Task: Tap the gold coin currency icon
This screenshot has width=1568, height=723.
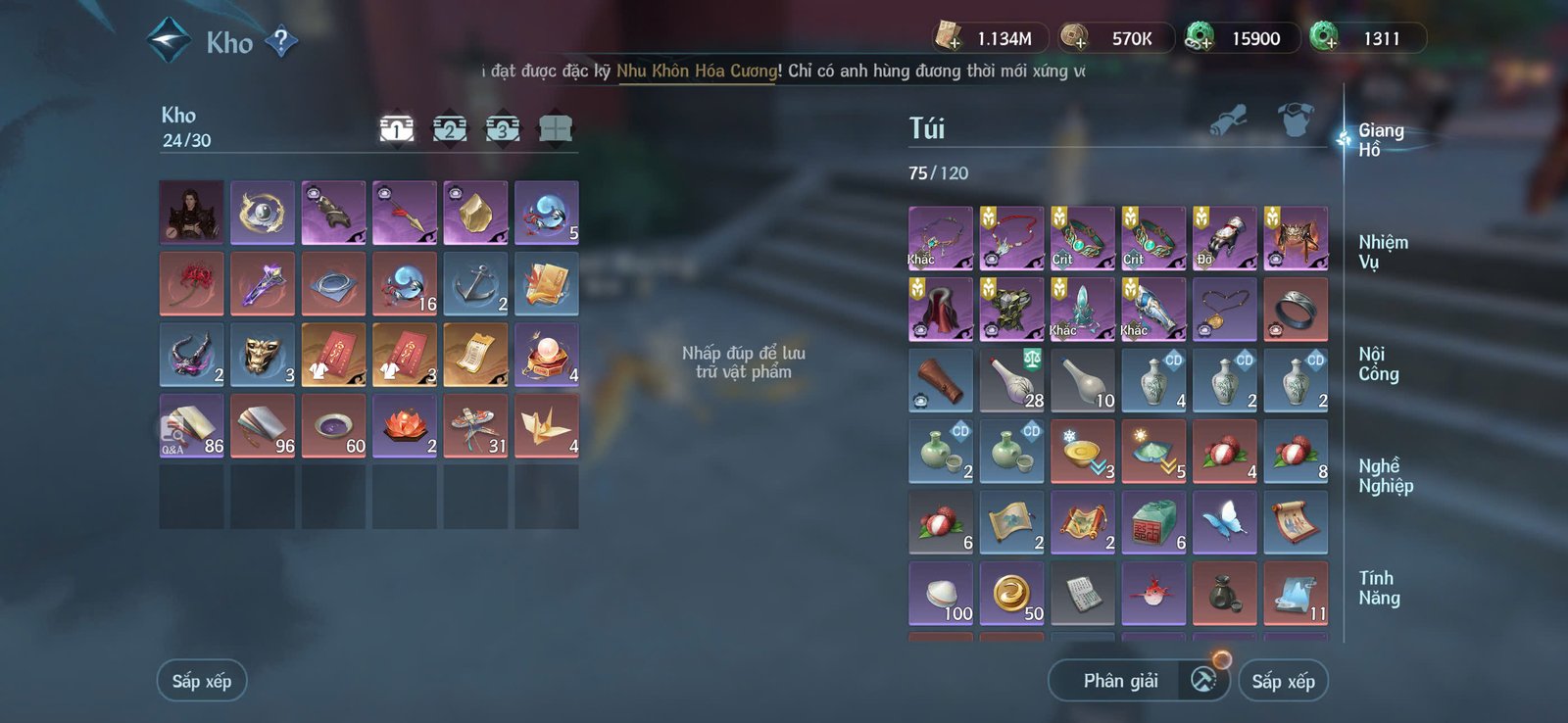Action: tap(1070, 37)
